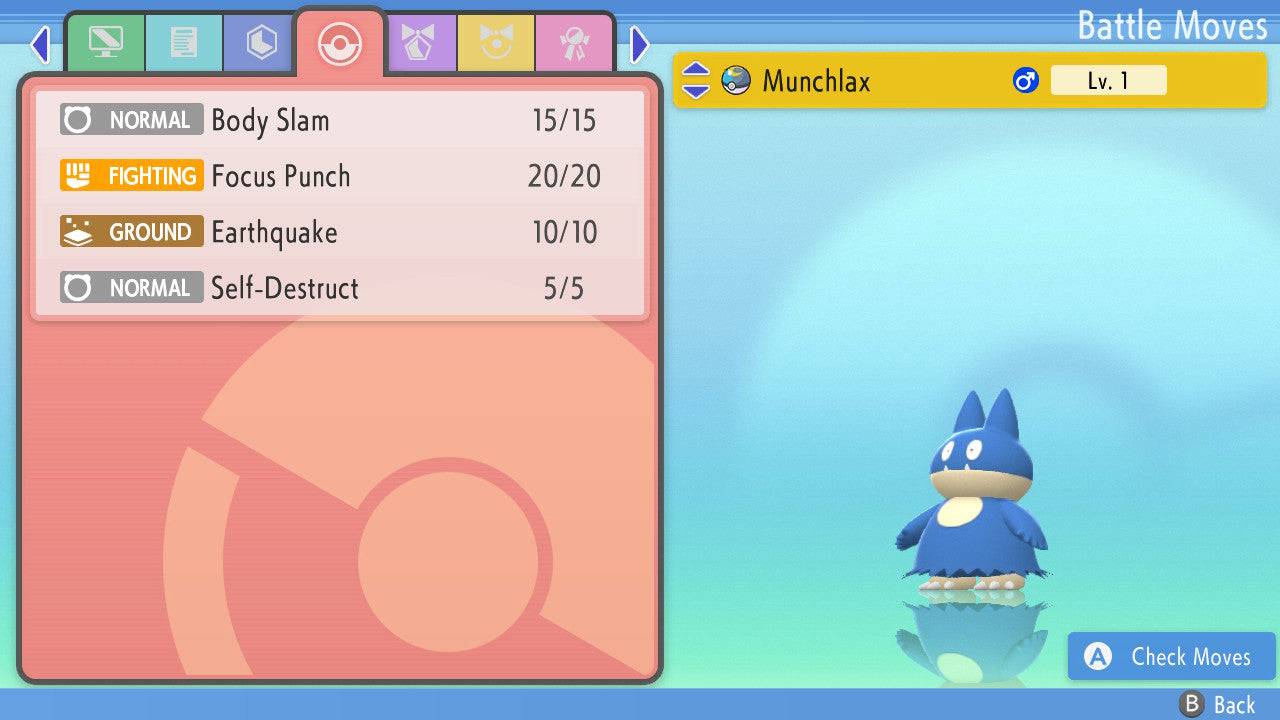1280x720 pixels.
Task: Open the Ribbons medal icon
Action: click(572, 42)
